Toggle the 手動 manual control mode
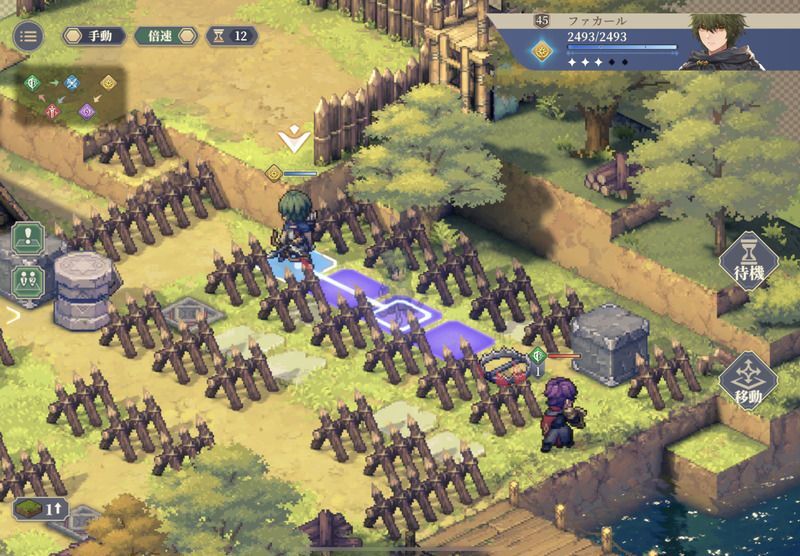The height and width of the screenshot is (556, 800). pyautogui.click(x=95, y=36)
